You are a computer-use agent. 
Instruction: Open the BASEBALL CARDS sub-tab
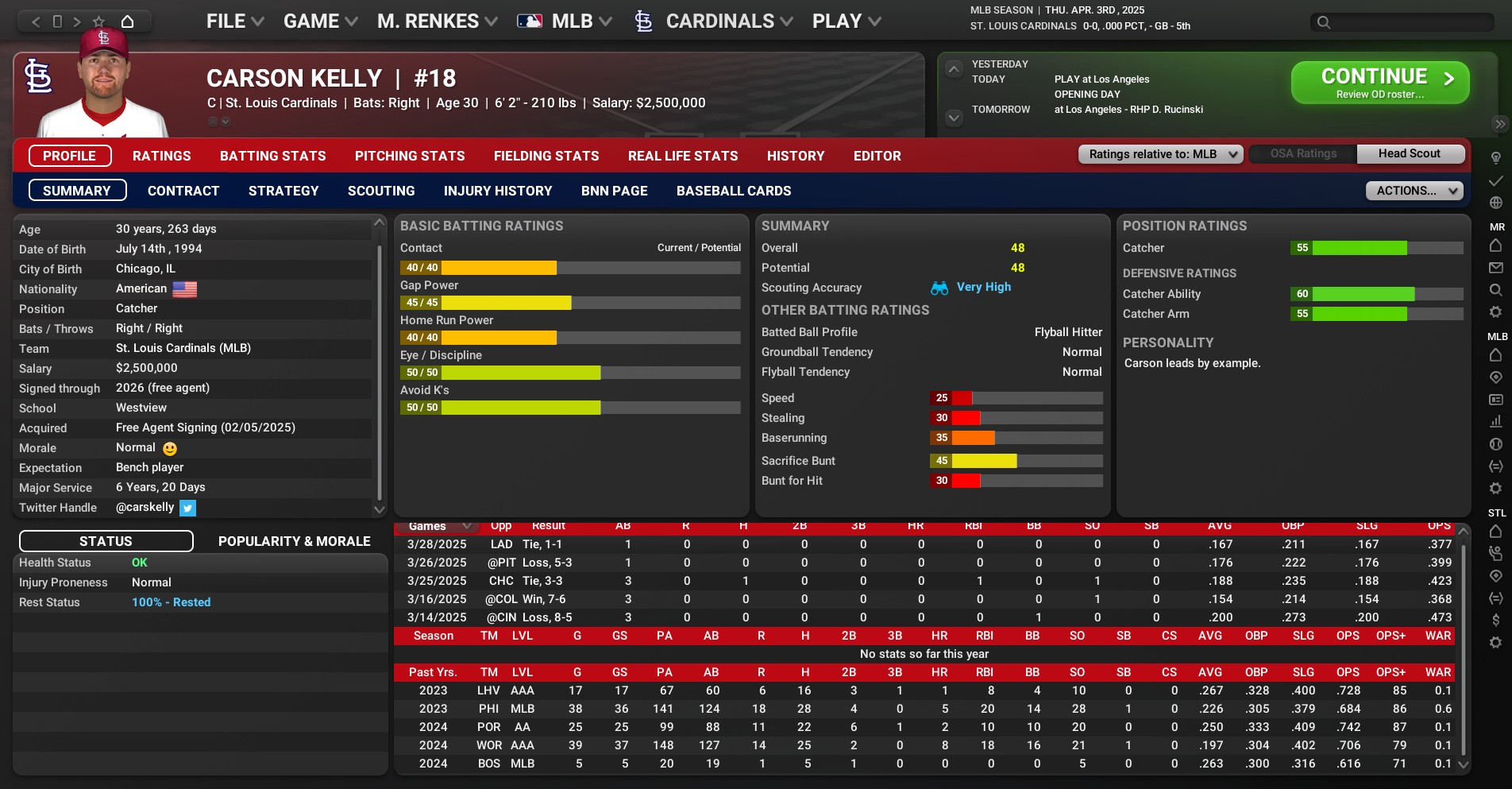(734, 191)
